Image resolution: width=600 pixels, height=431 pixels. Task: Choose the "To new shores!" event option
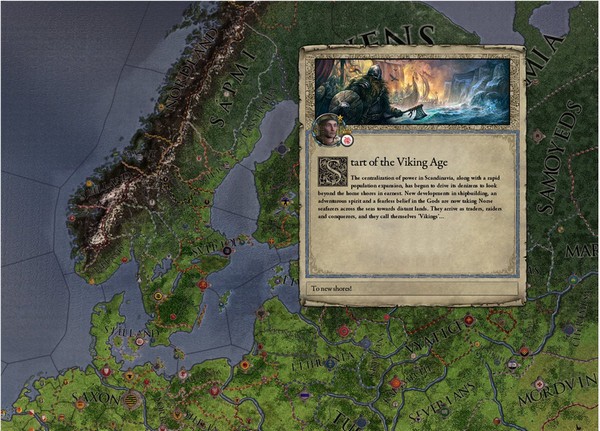point(412,288)
